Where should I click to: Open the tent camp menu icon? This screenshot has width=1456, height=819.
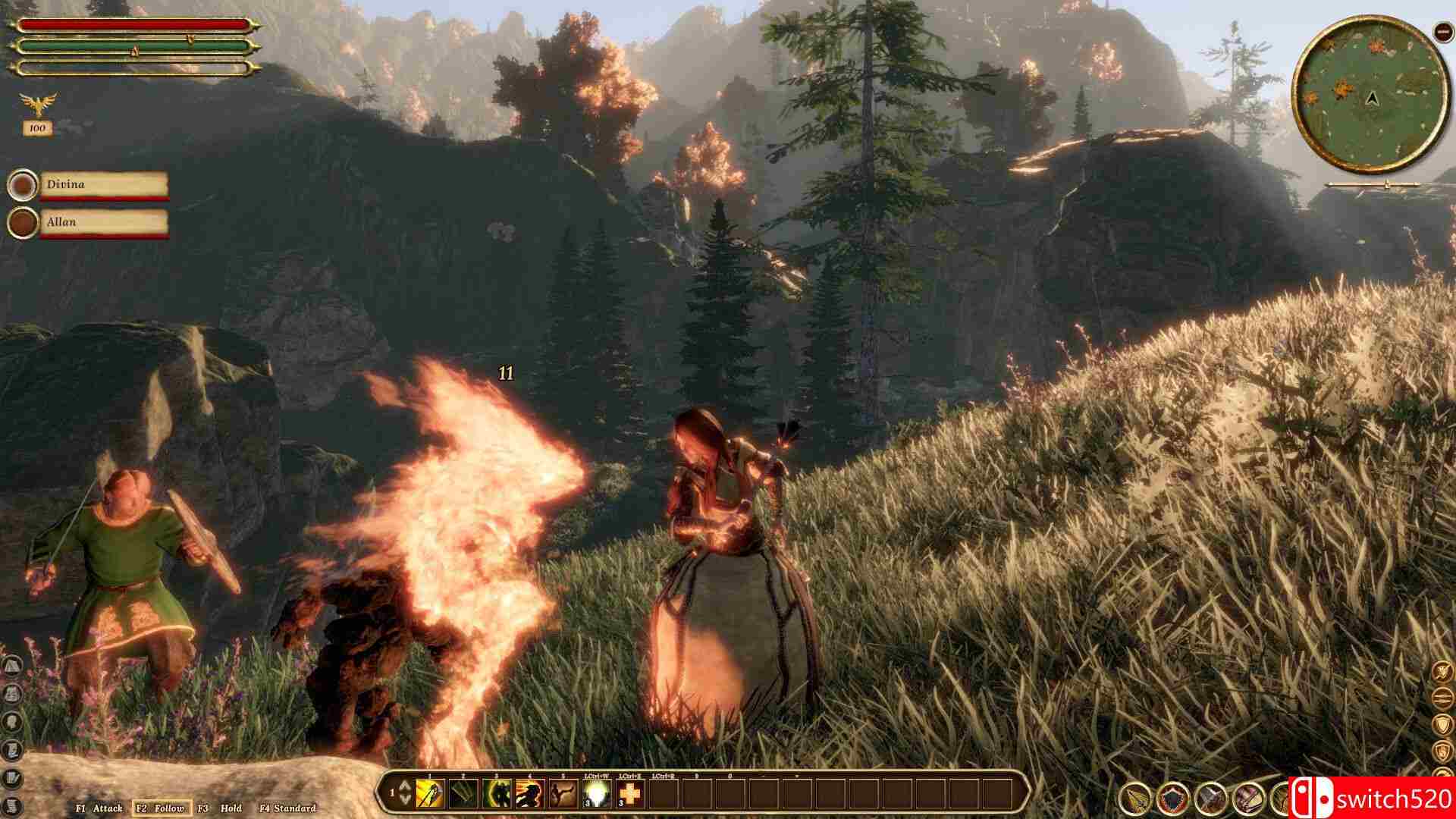(12, 666)
